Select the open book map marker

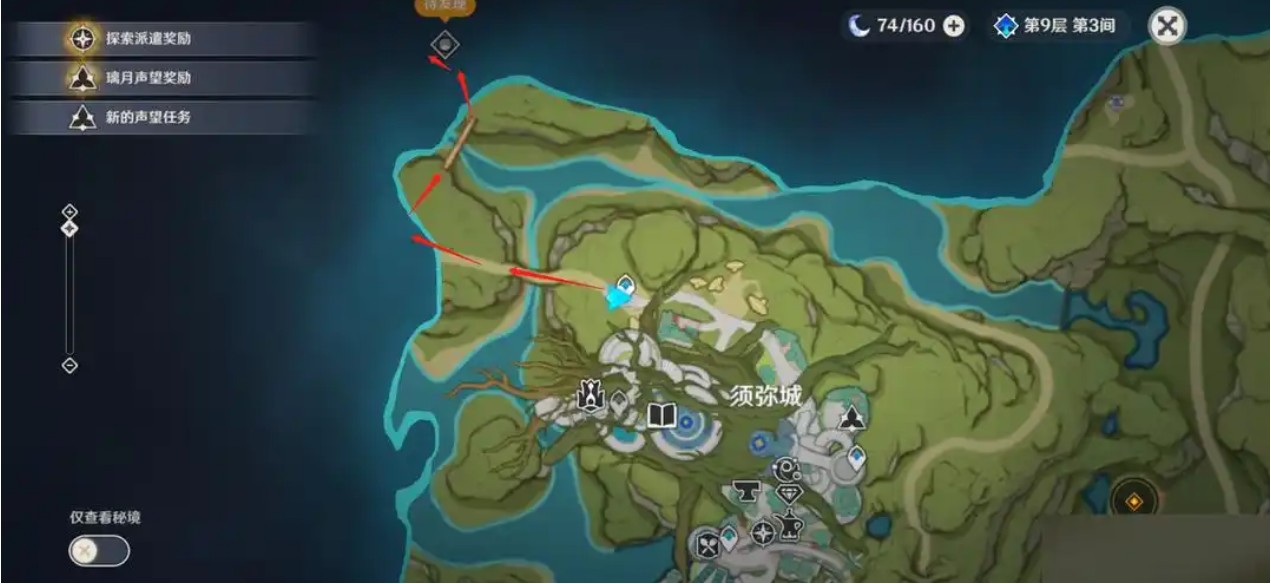662,415
